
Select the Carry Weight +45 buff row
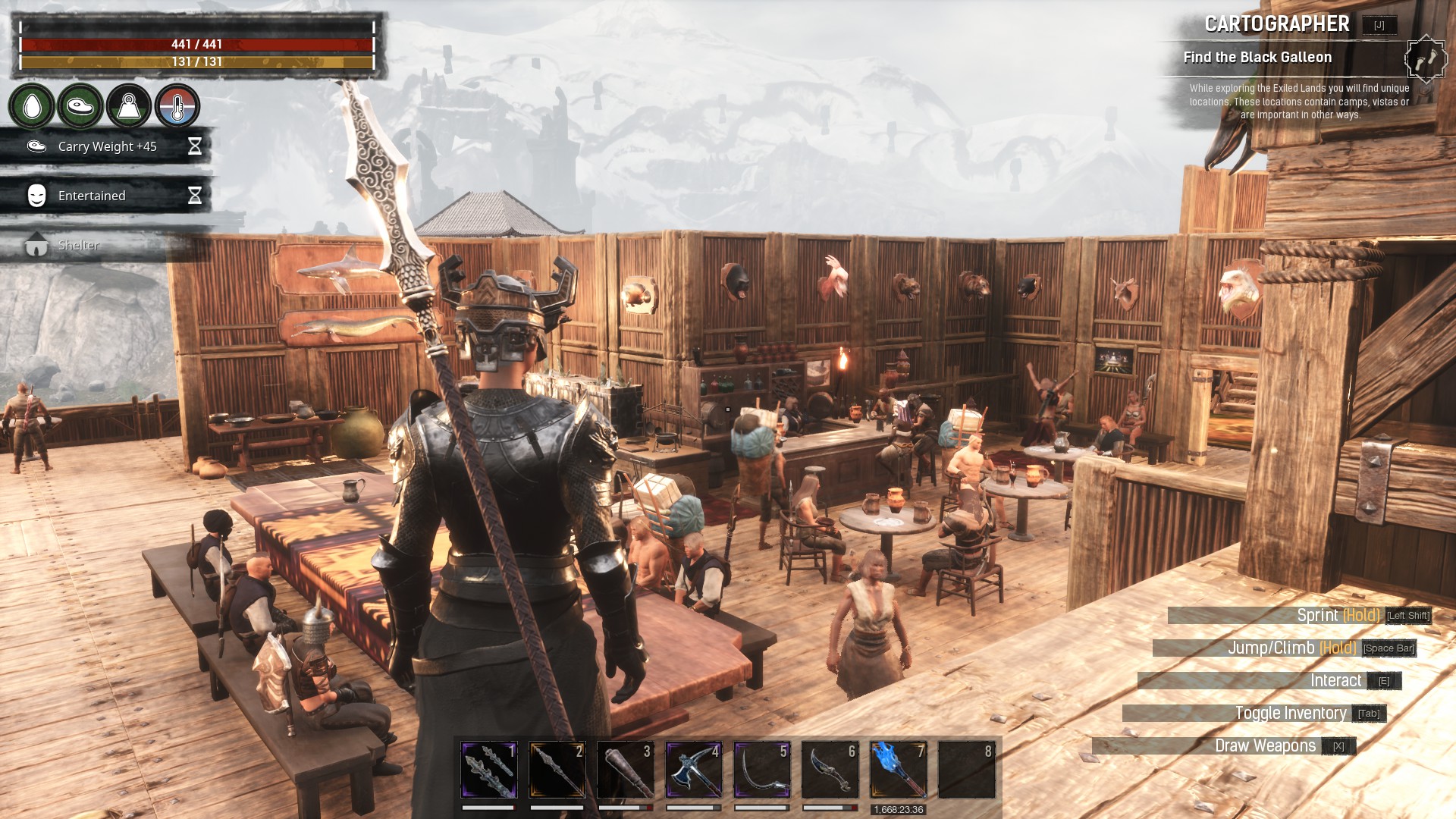[107, 146]
